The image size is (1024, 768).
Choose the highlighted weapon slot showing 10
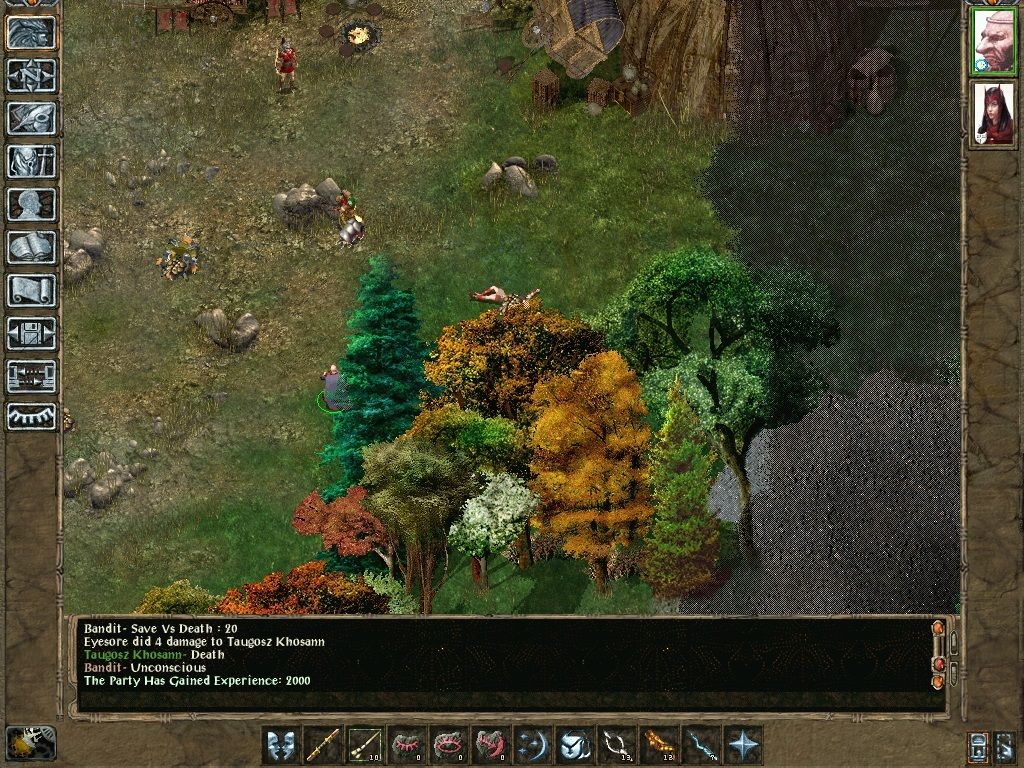pyautogui.click(x=365, y=745)
